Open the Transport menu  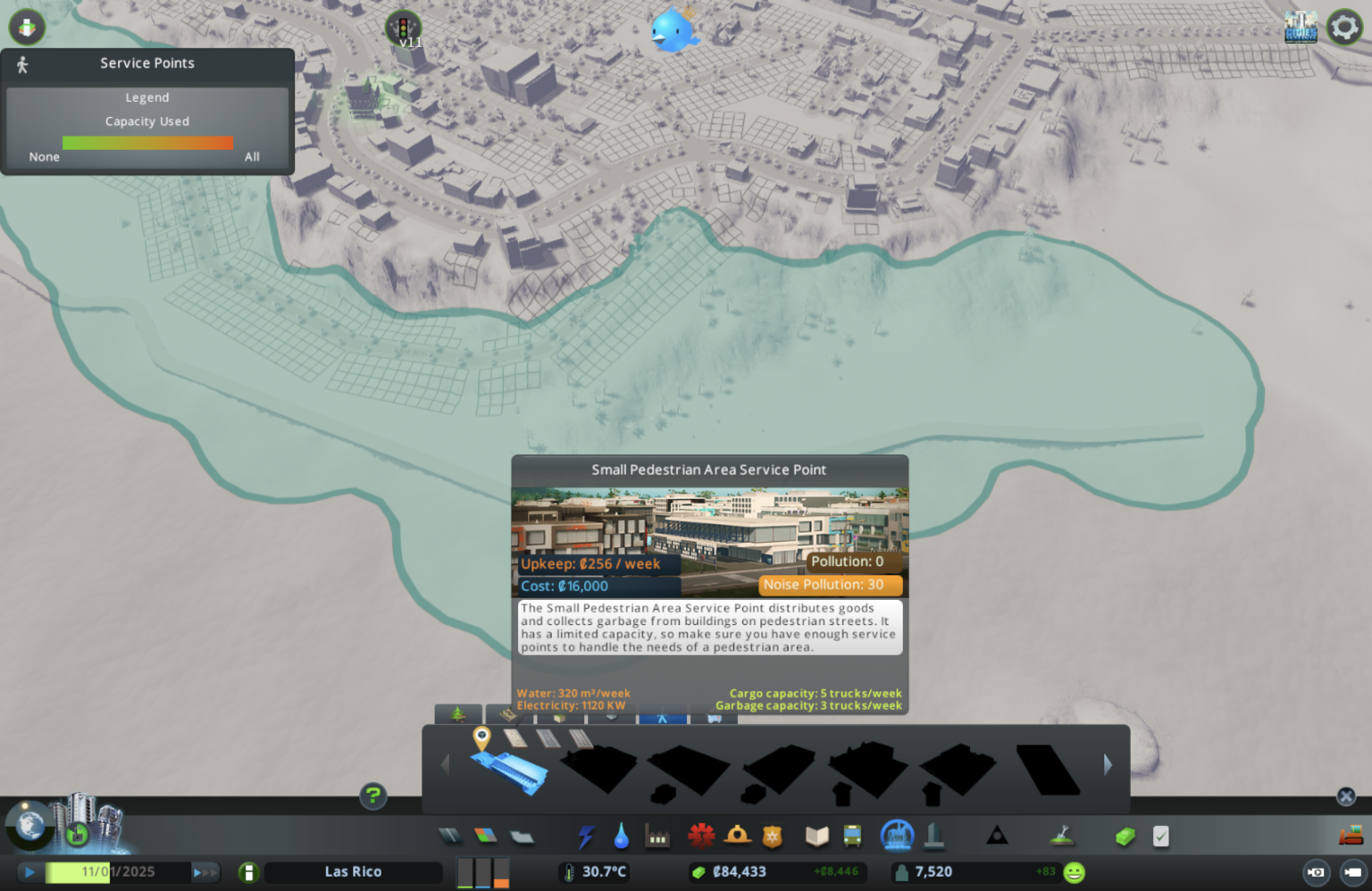[x=850, y=836]
